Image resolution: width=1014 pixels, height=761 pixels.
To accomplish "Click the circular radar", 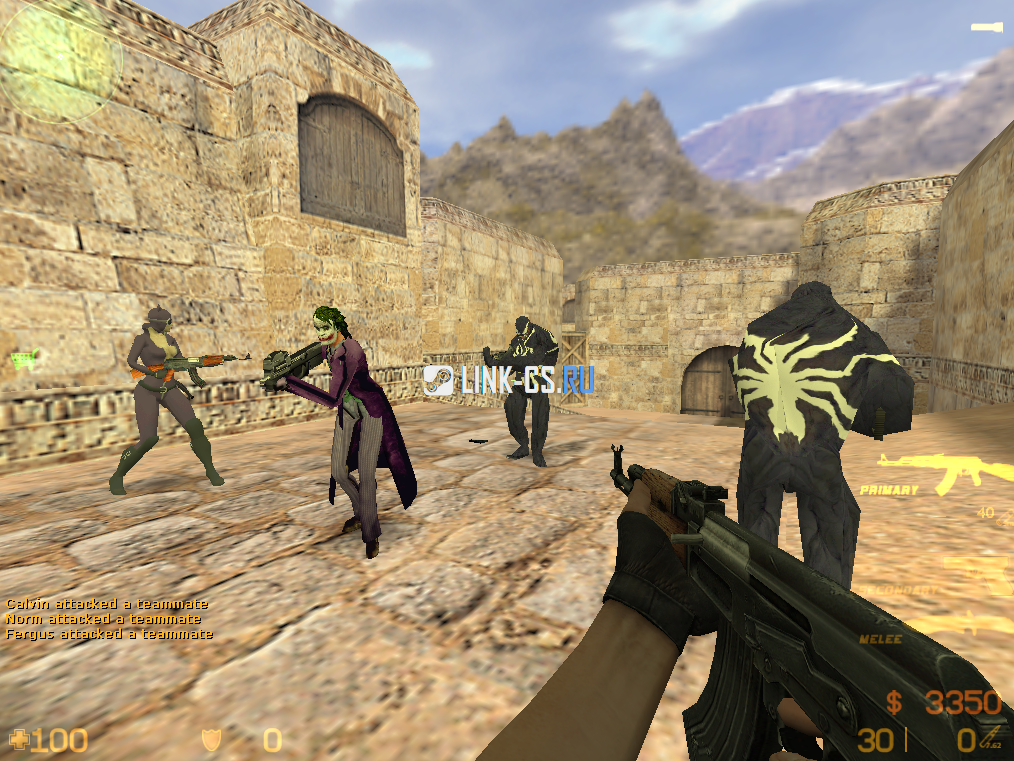I will [60, 60].
